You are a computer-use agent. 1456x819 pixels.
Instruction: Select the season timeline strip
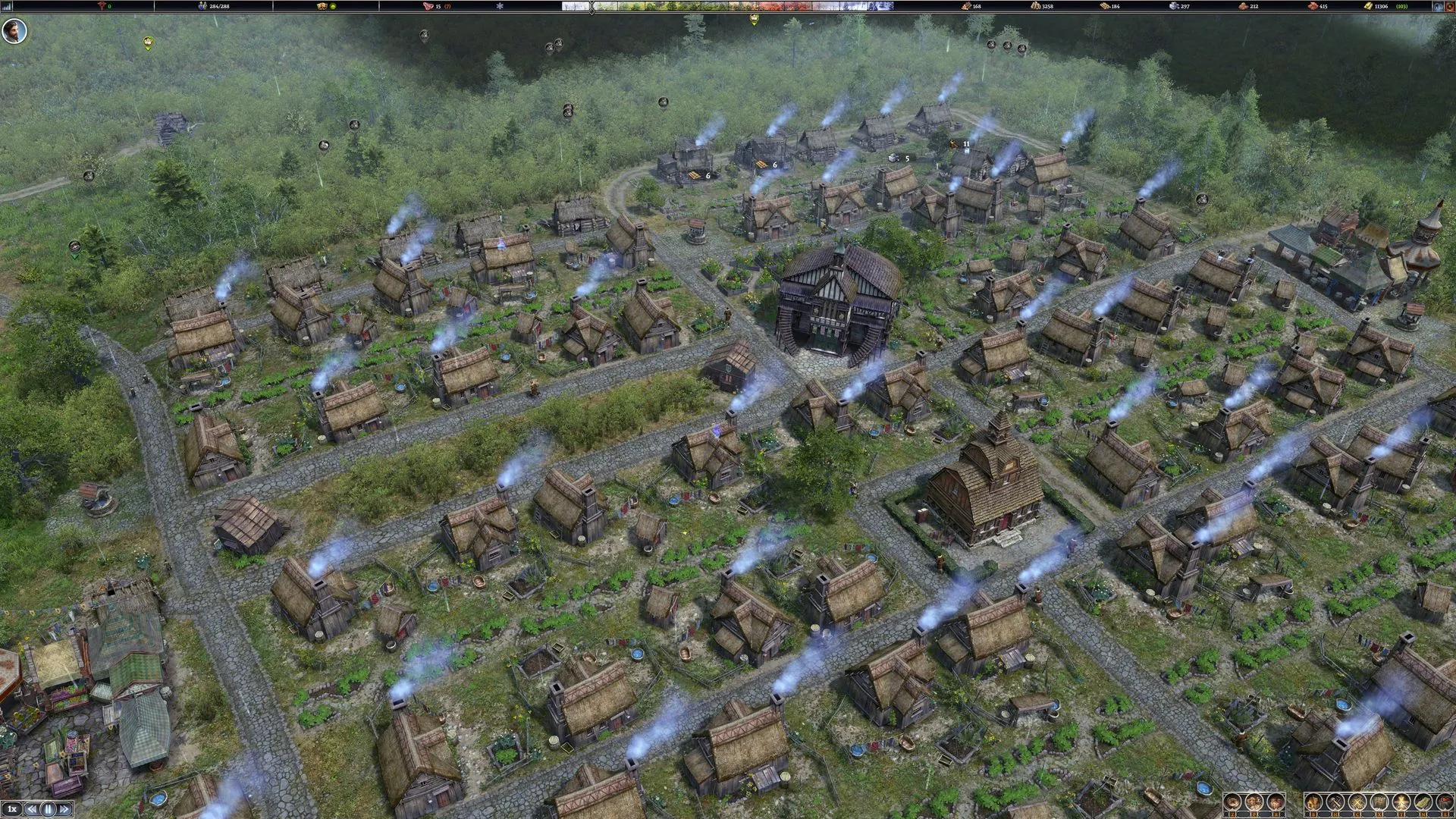tap(728, 6)
